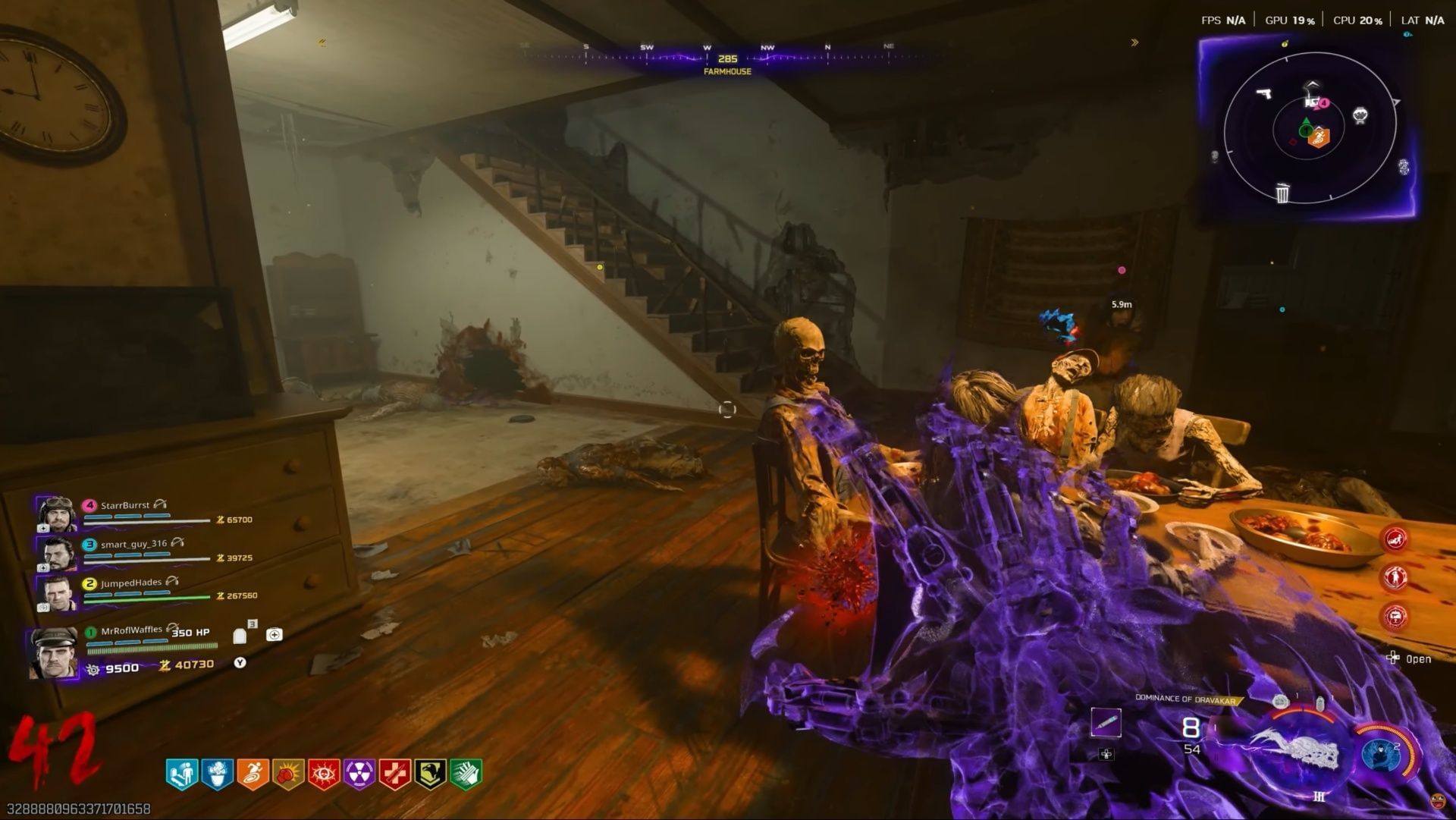Click the pistol icon on the minimap
Viewport: 1456px width, 820px height.
(x=1265, y=94)
